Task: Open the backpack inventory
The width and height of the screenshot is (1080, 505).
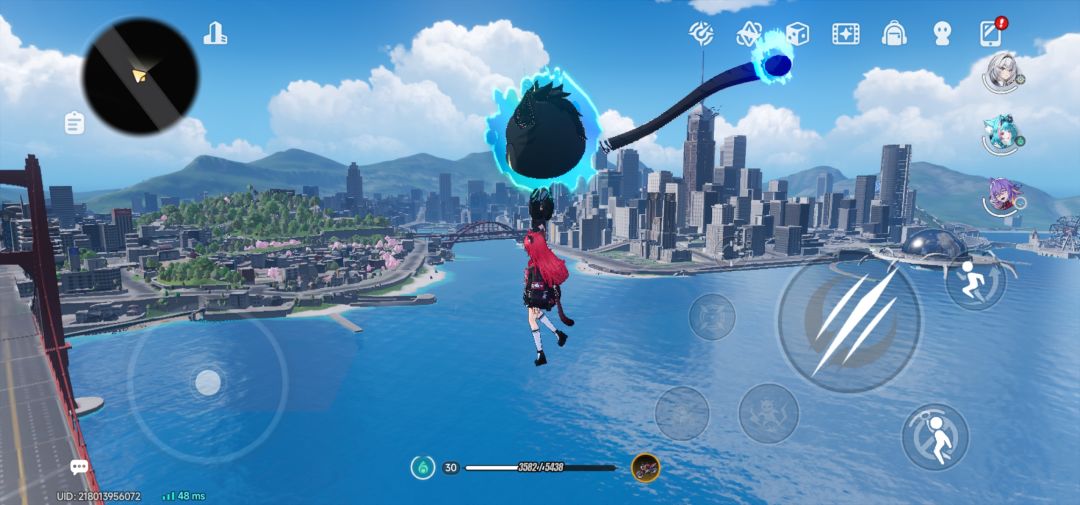Action: tap(894, 34)
